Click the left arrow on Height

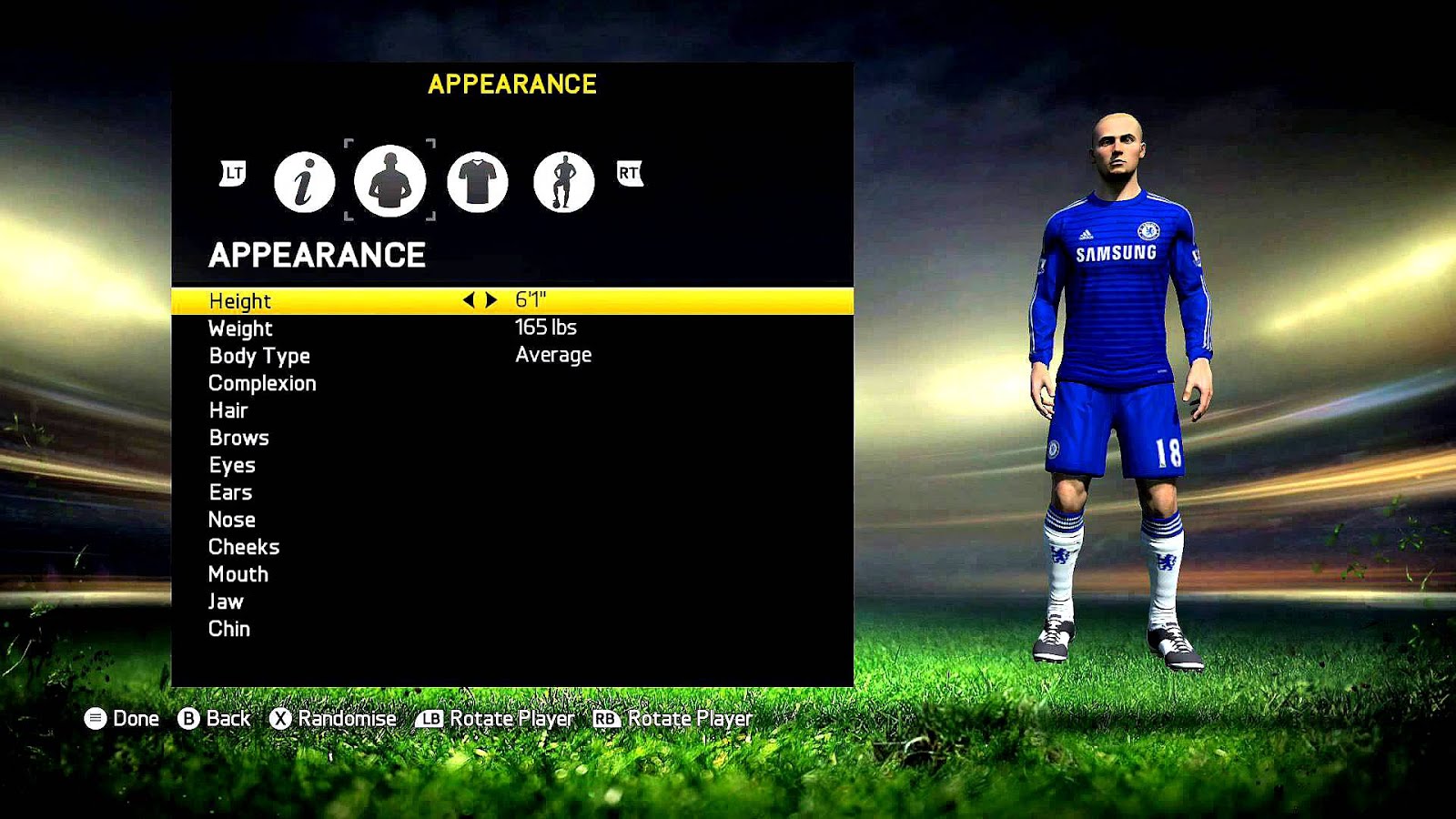click(x=469, y=300)
